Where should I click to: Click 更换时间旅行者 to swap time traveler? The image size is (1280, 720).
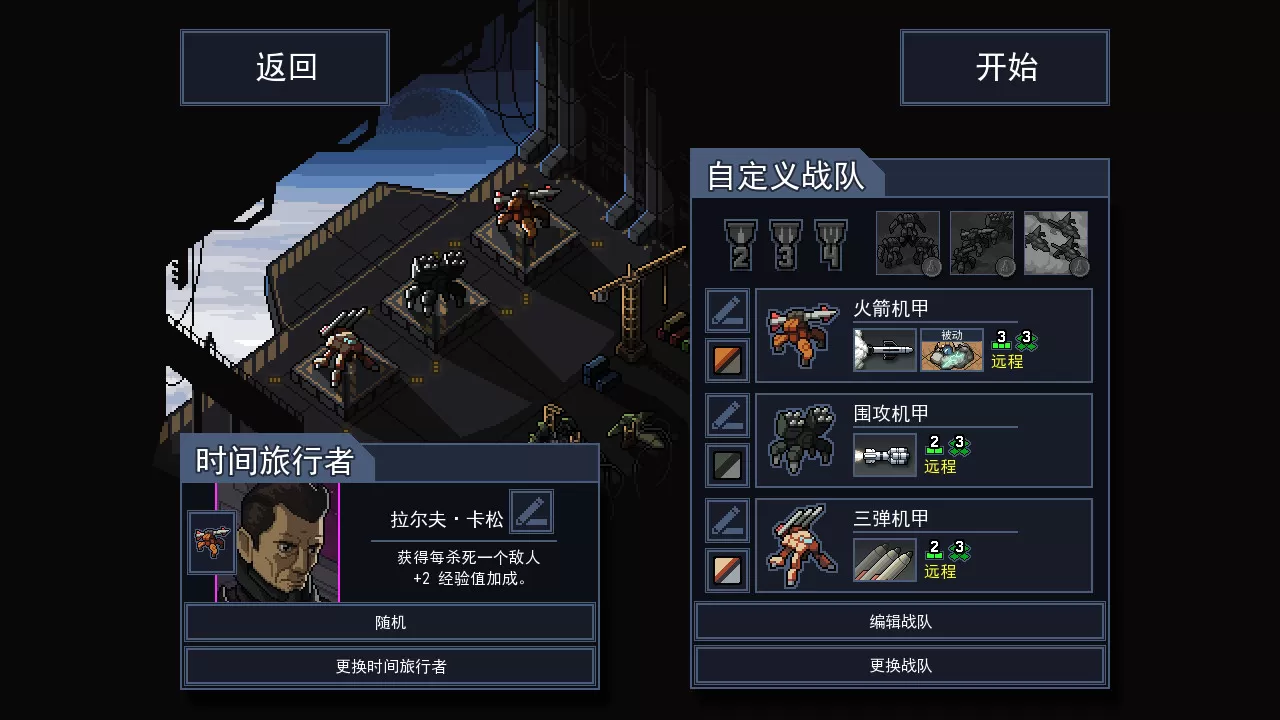[390, 664]
